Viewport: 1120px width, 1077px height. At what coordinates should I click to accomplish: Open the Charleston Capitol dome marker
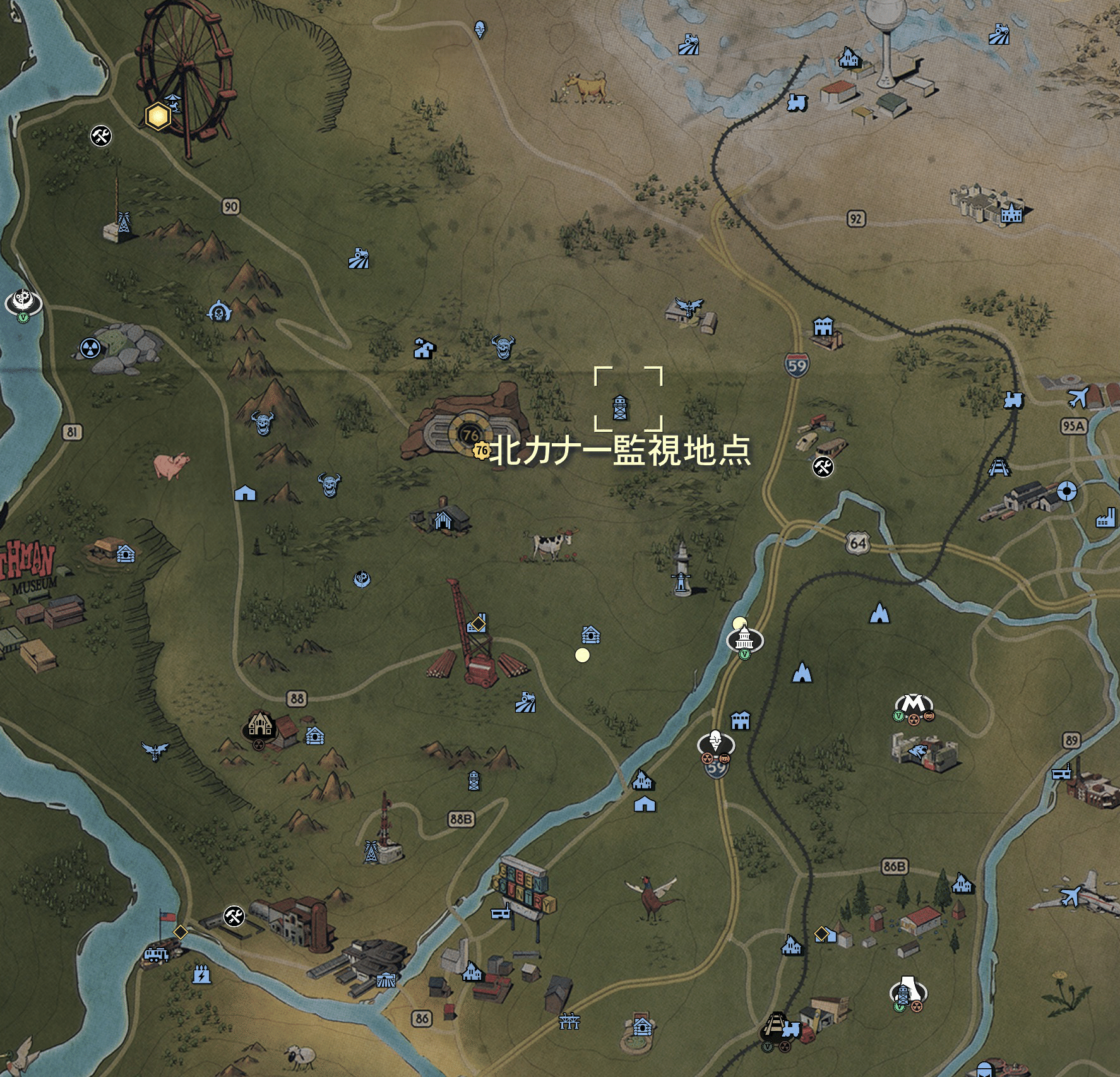pos(745,638)
